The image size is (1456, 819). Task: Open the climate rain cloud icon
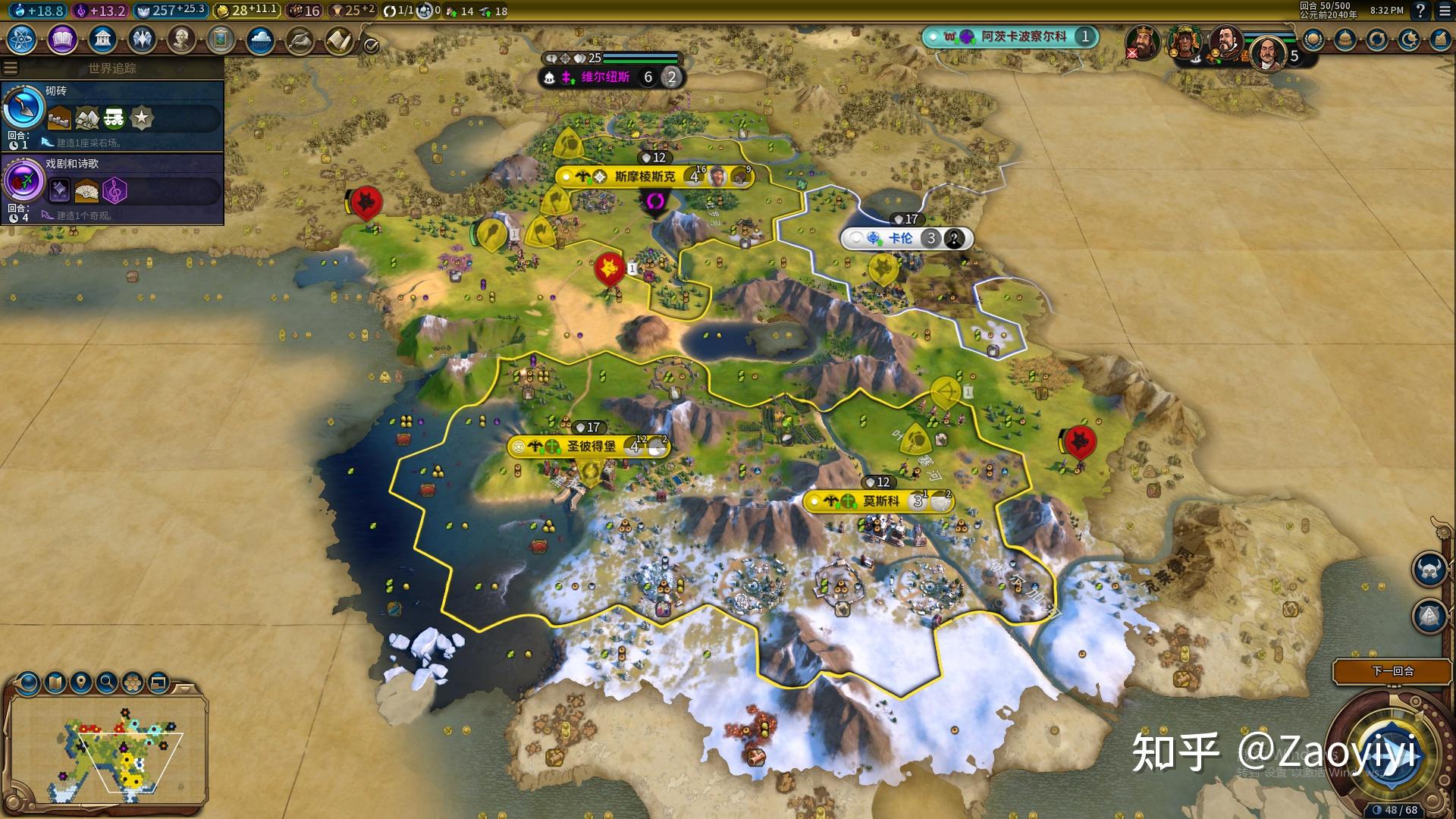click(x=260, y=39)
